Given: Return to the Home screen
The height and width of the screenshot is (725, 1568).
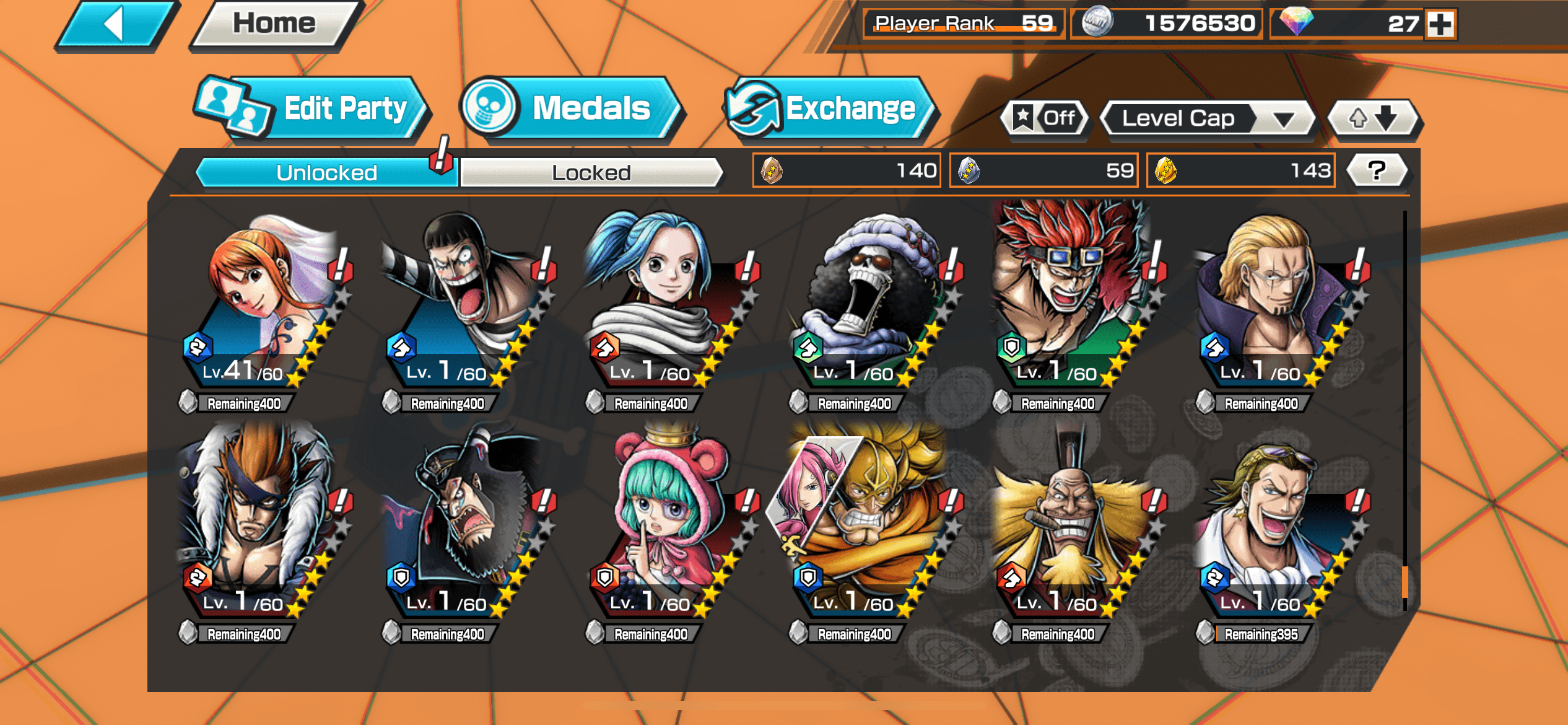Looking at the screenshot, I should click(274, 25).
